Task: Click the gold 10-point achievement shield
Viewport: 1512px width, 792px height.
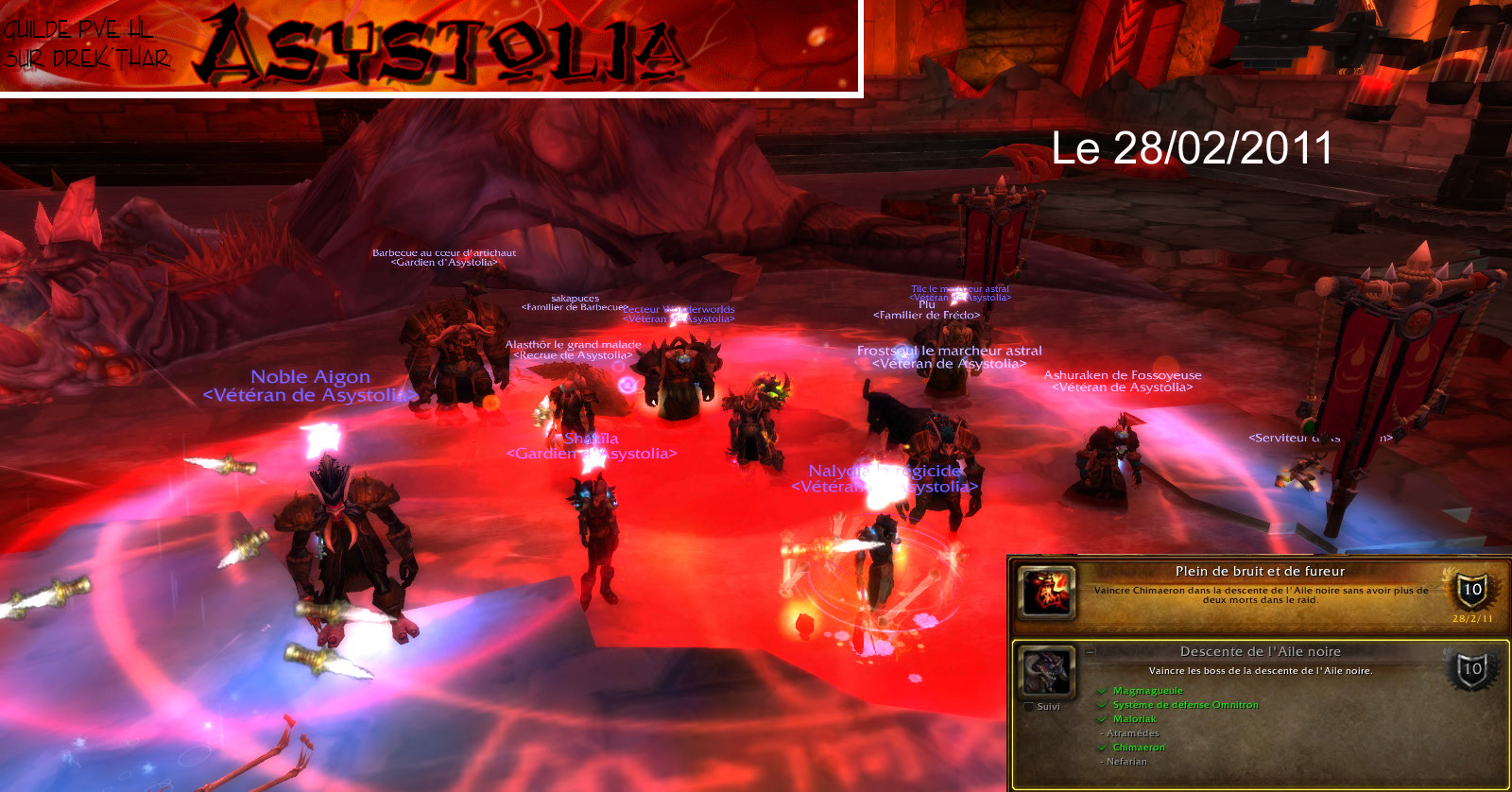Action: point(1471,590)
